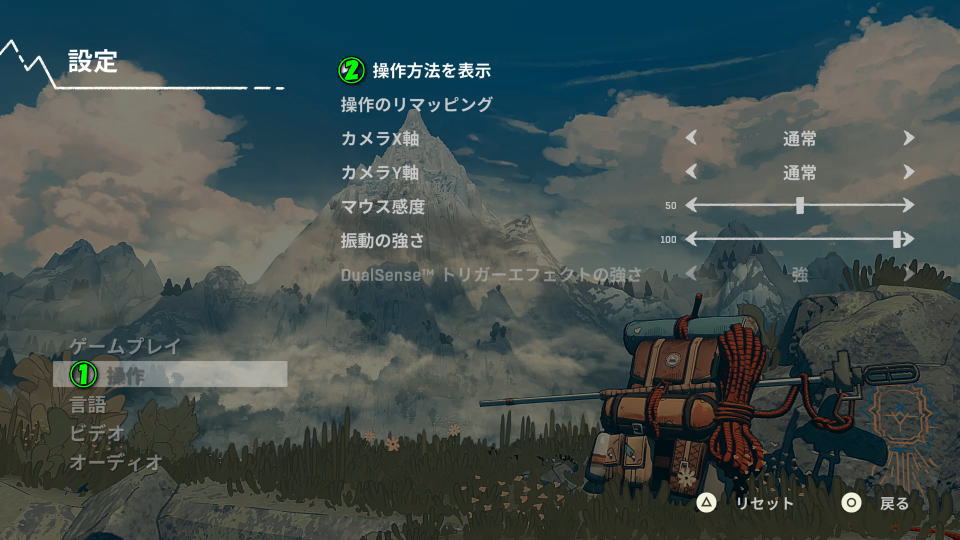Select the 操作 settings category

tap(126, 375)
